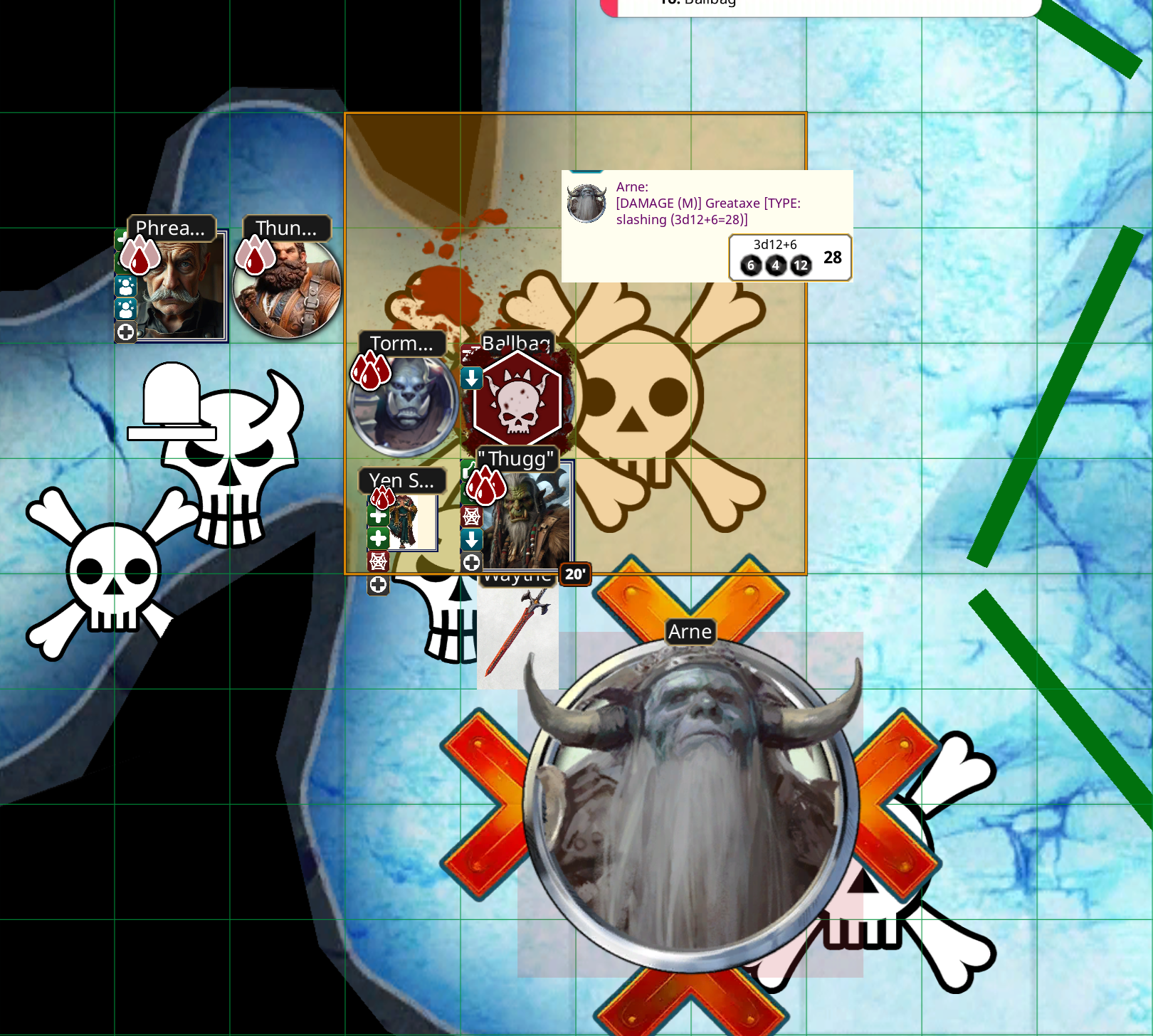
Task: Expand extra effects with the plus below Yen S
Action: click(379, 585)
